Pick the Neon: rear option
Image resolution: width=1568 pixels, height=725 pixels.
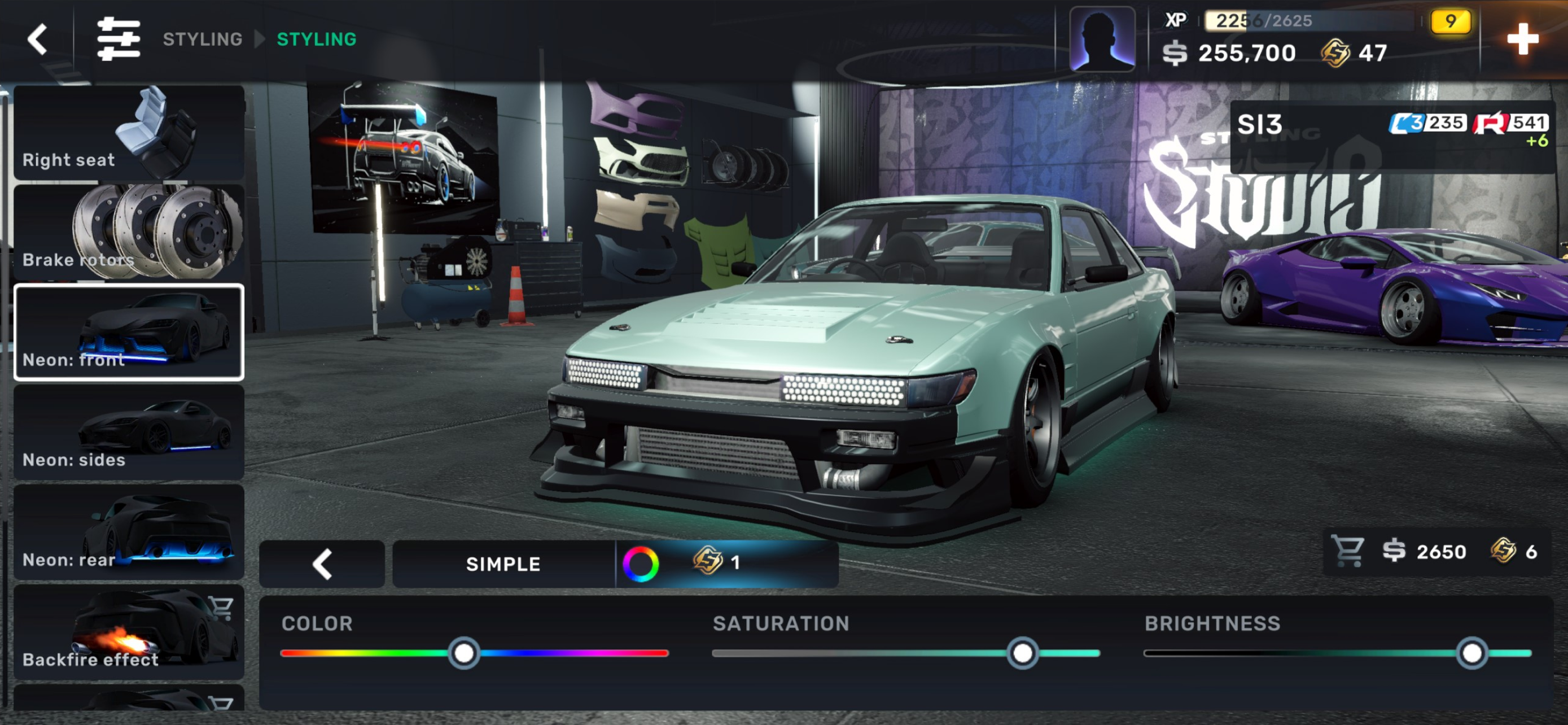tap(129, 532)
